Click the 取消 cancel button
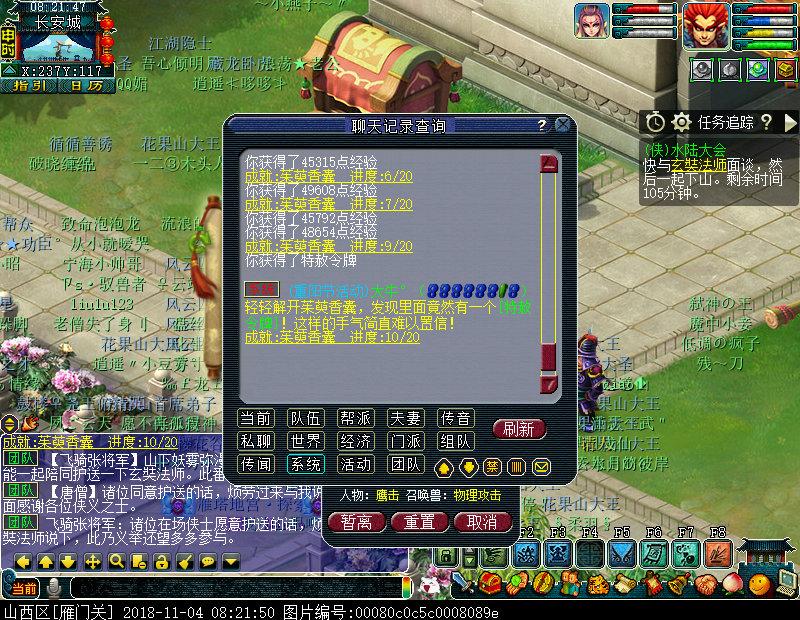This screenshot has width=800, height=620. coord(480,522)
